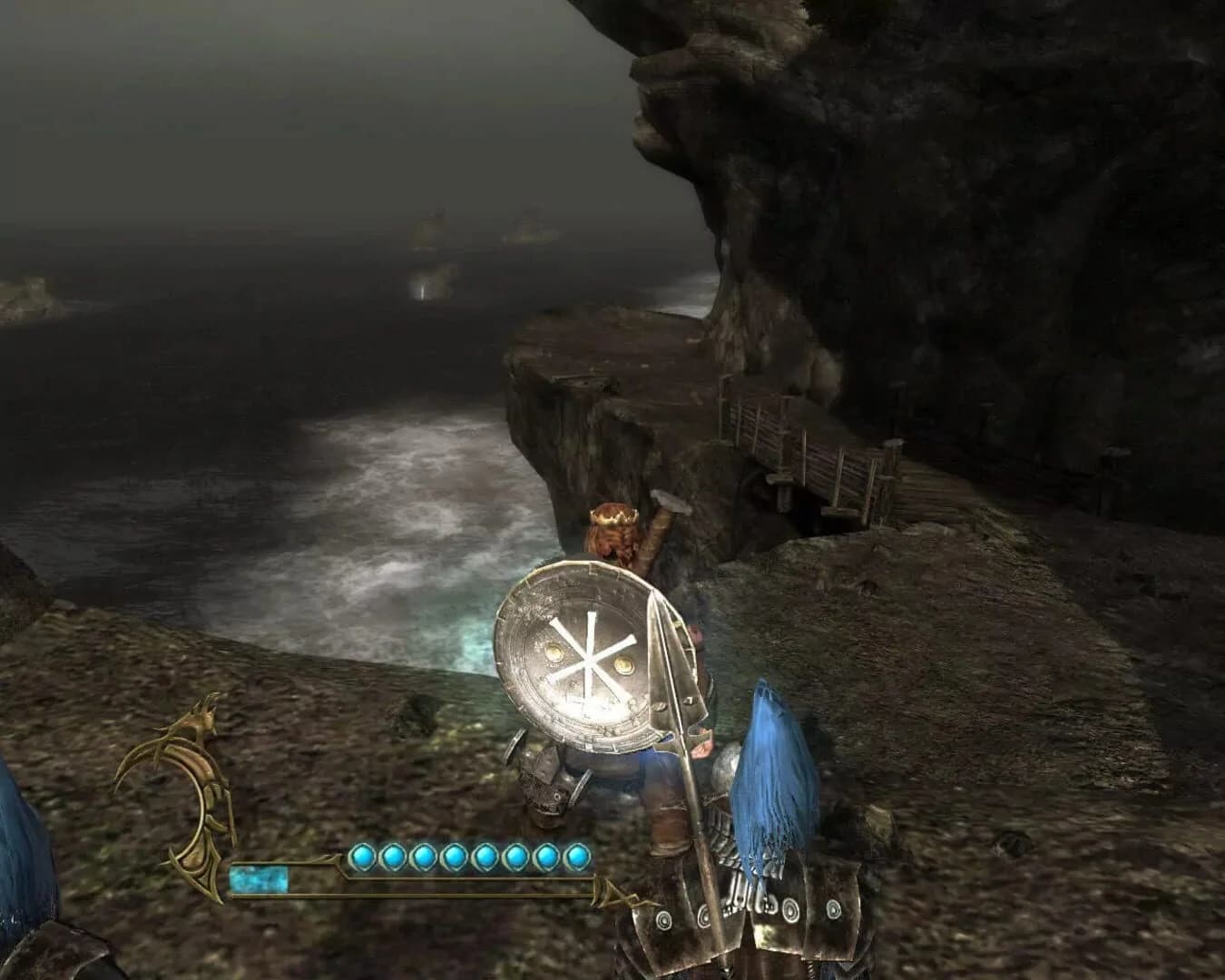Click the arrow tip at the gauge's right end
The image size is (1225, 980).
(x=615, y=894)
